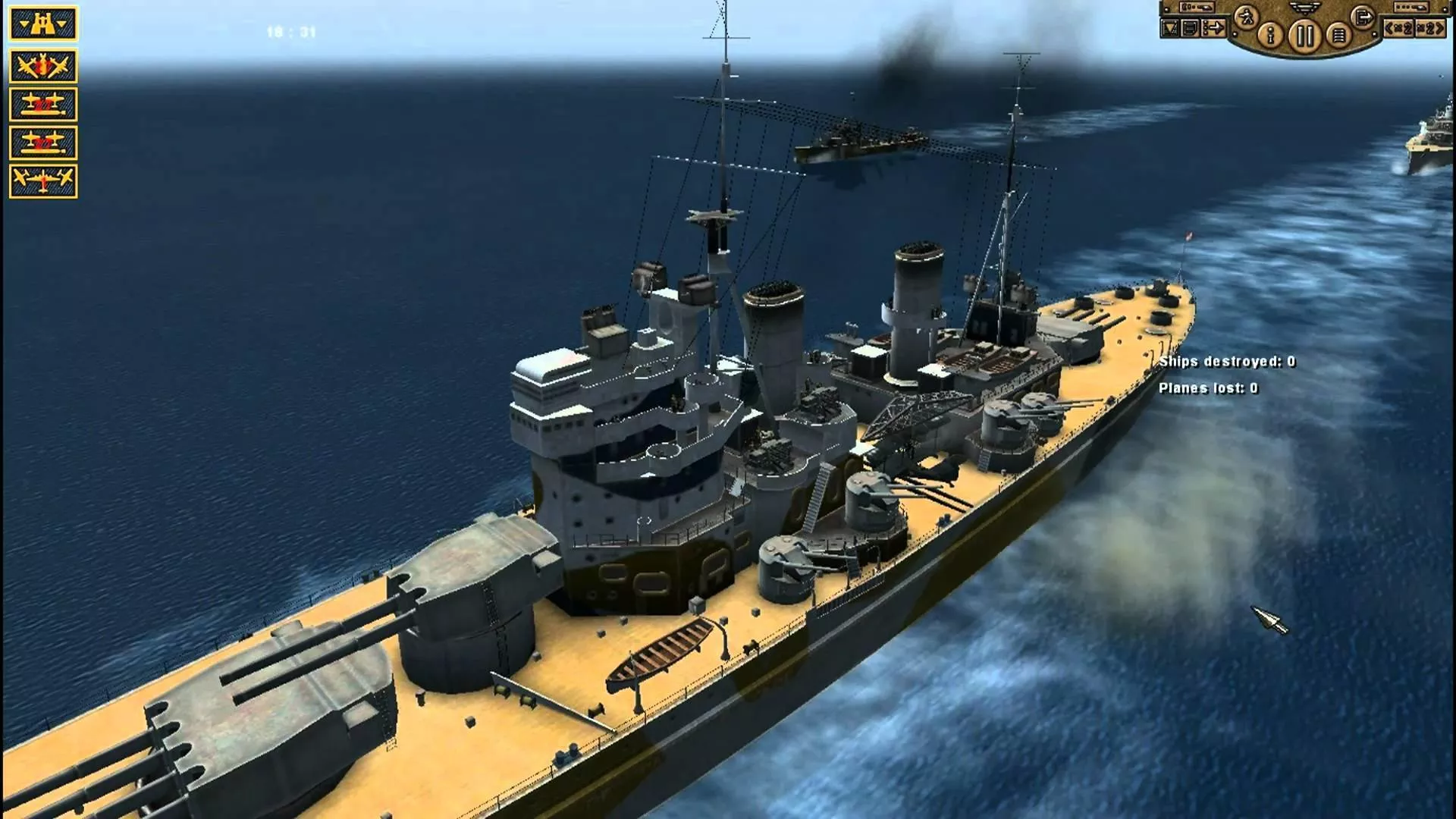Open the lined list menu button
The width and height of the screenshot is (1456, 819).
click(x=1338, y=35)
